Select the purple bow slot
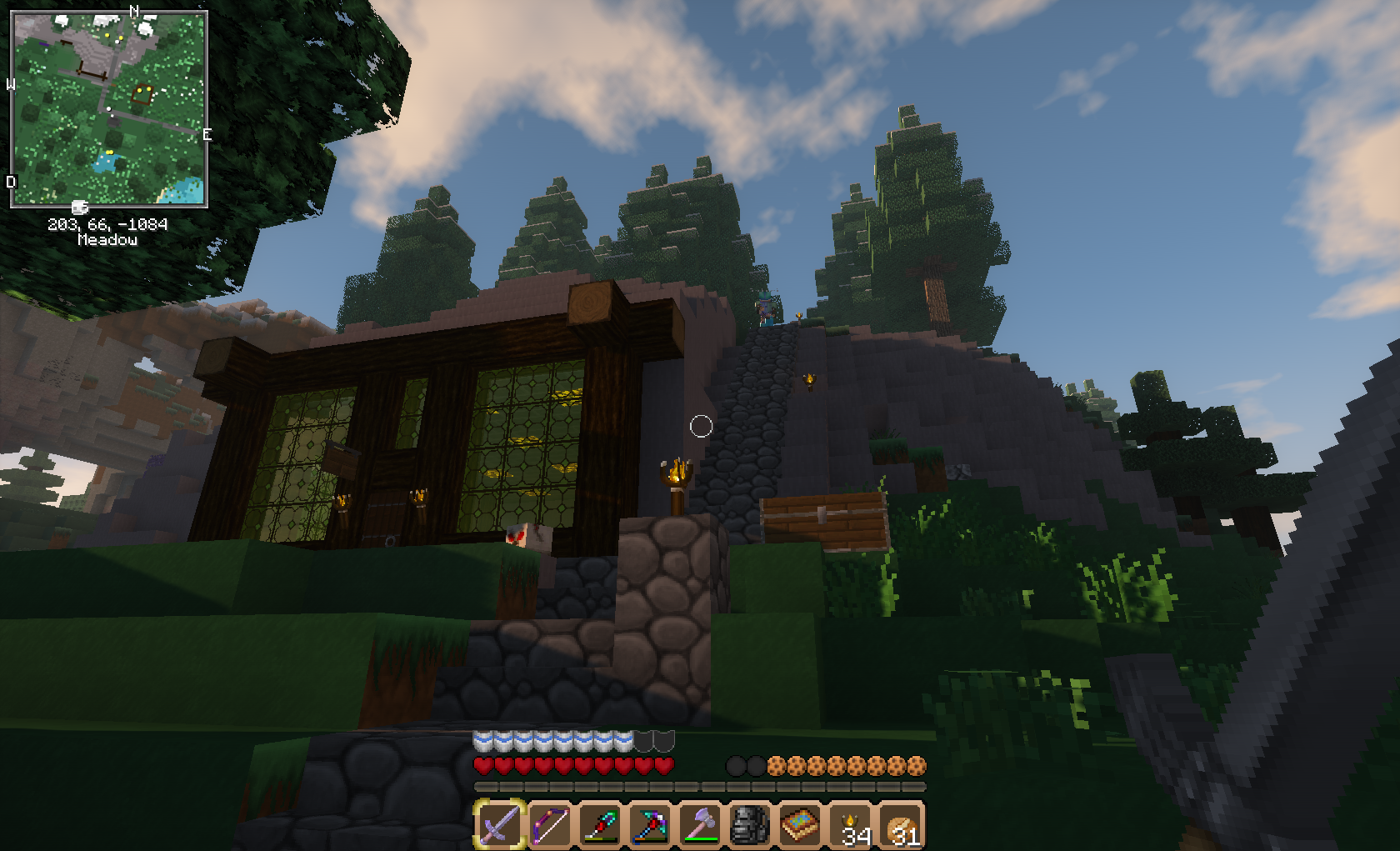The height and width of the screenshot is (851, 1400). [x=549, y=824]
